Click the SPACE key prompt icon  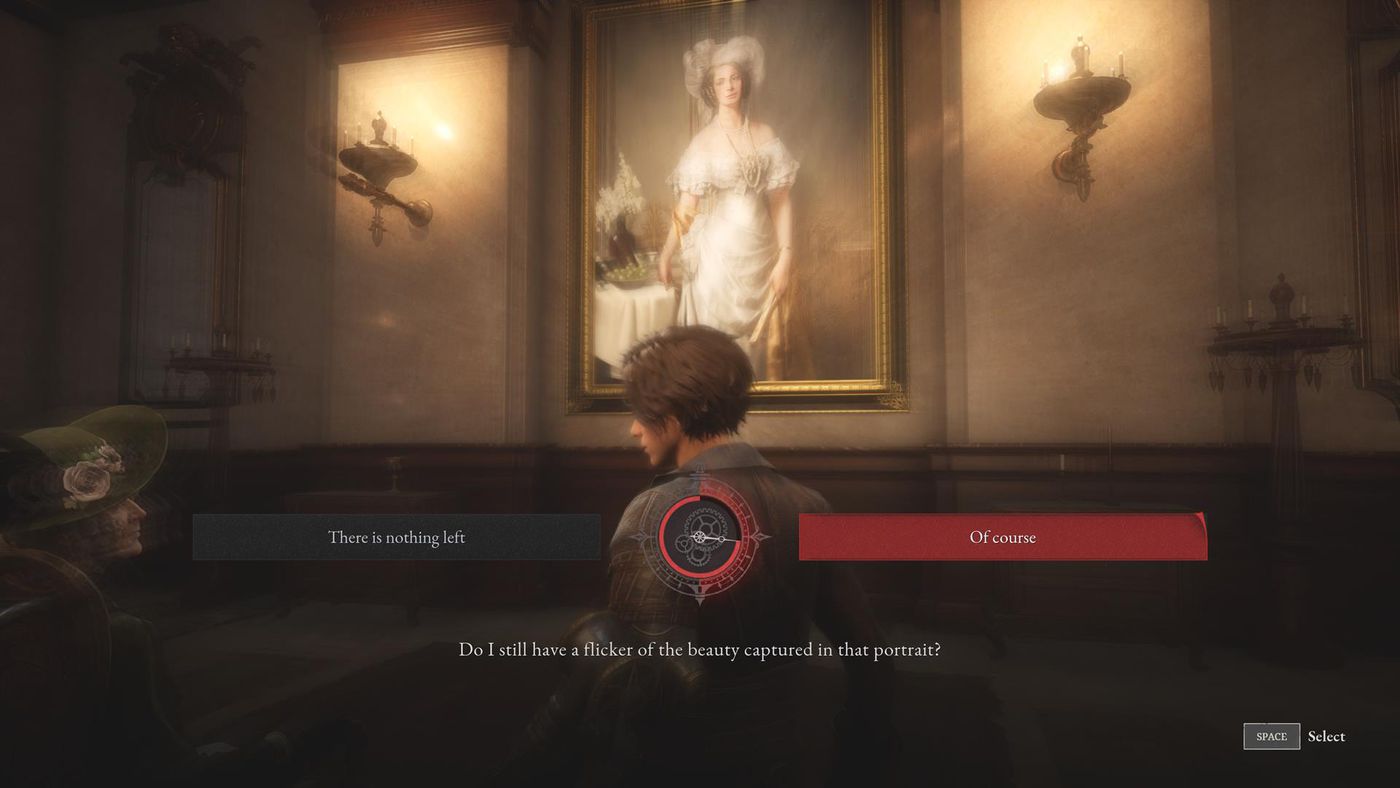tap(1270, 736)
